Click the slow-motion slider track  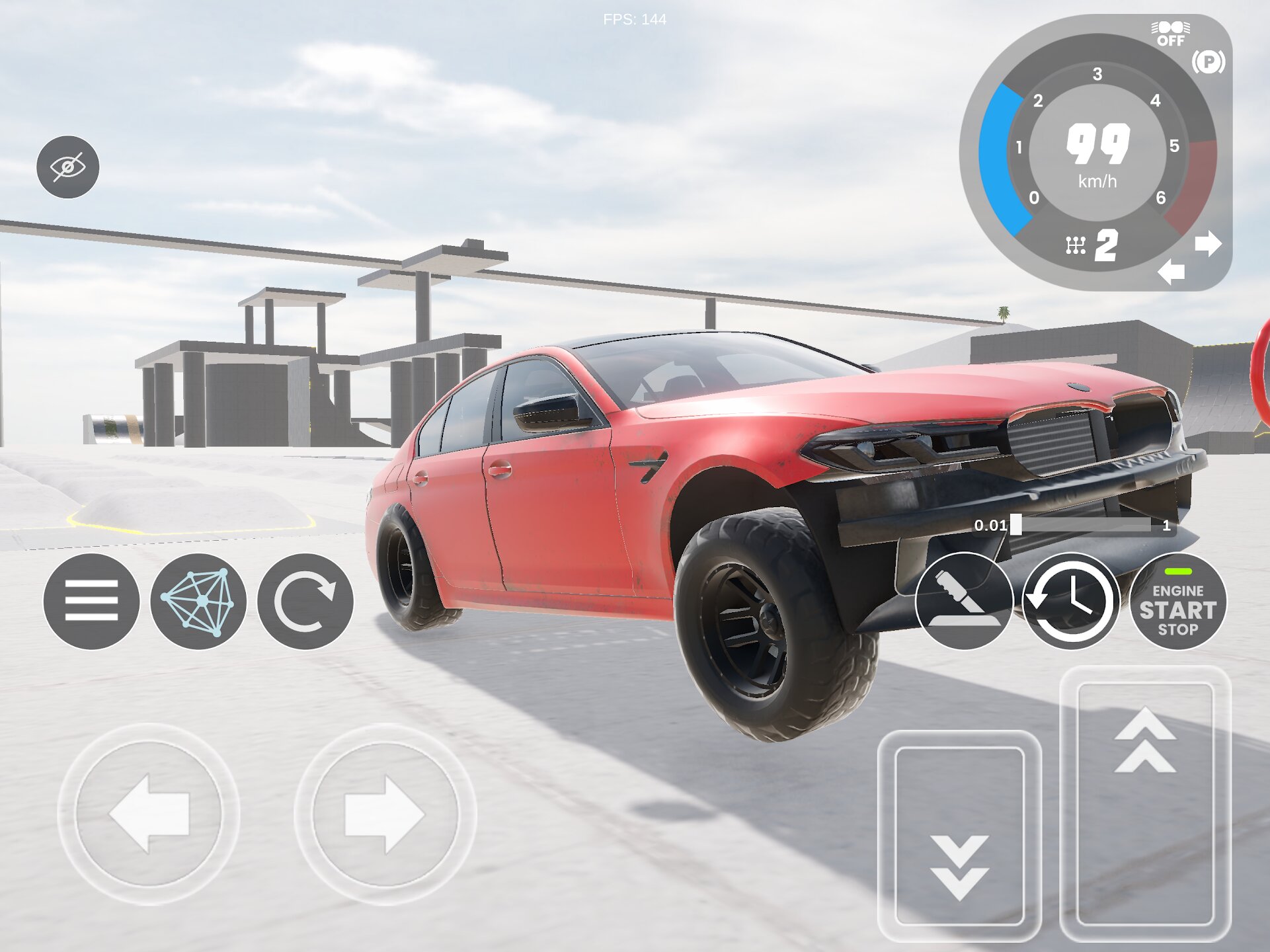[x=1084, y=526]
